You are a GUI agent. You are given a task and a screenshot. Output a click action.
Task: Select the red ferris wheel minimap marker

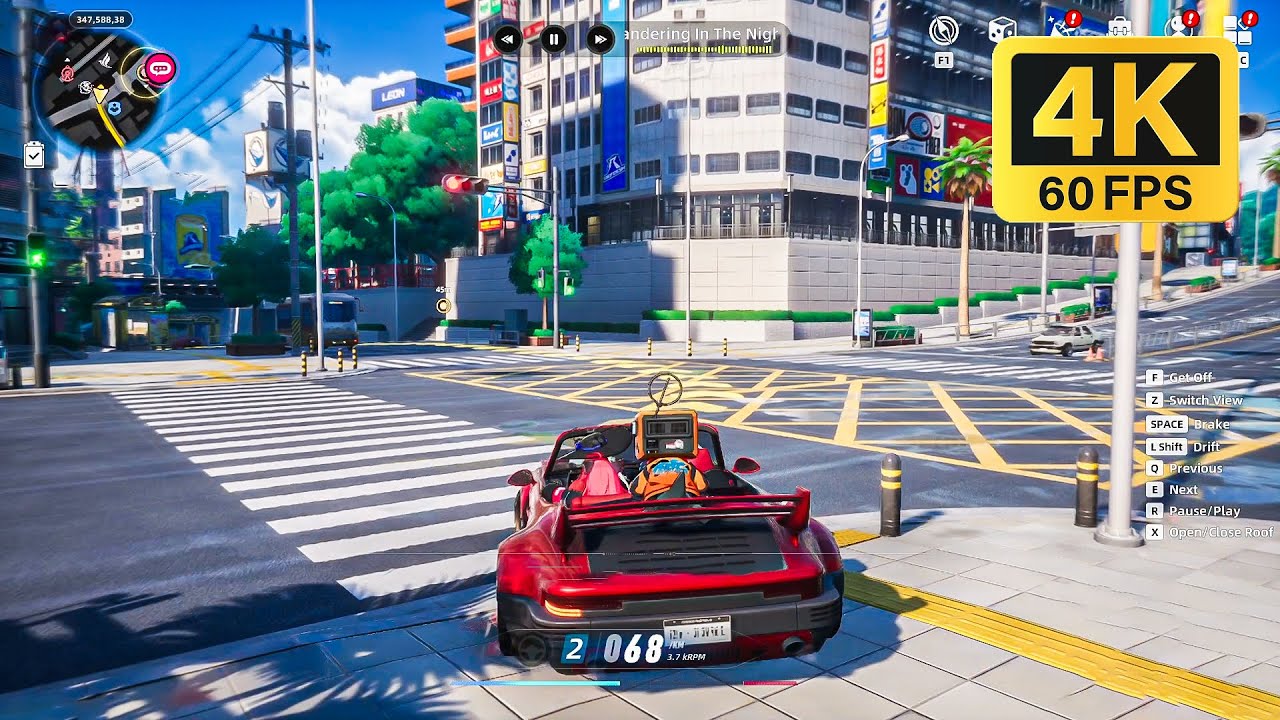[67, 73]
